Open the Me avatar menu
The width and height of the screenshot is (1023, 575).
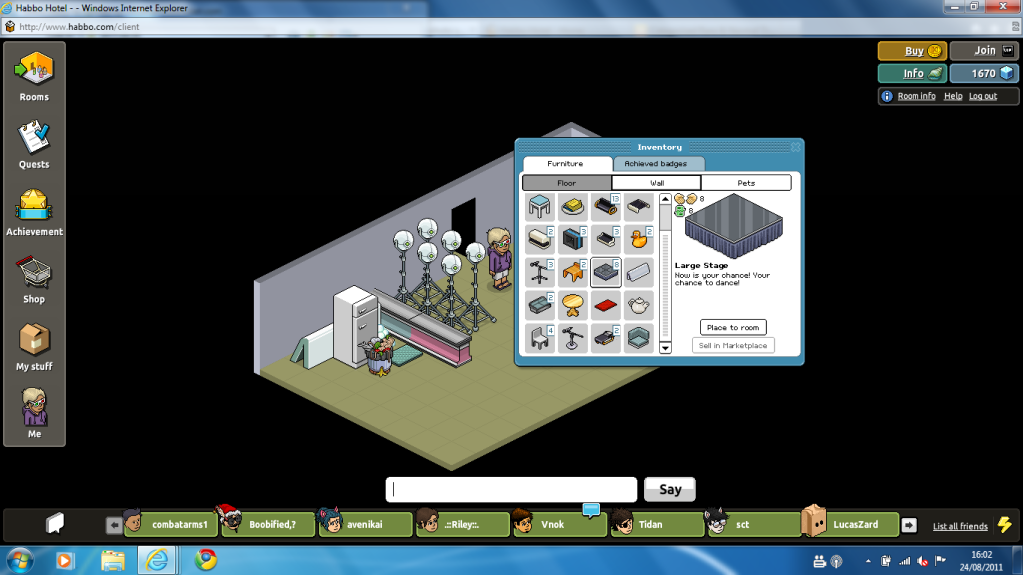coord(34,412)
